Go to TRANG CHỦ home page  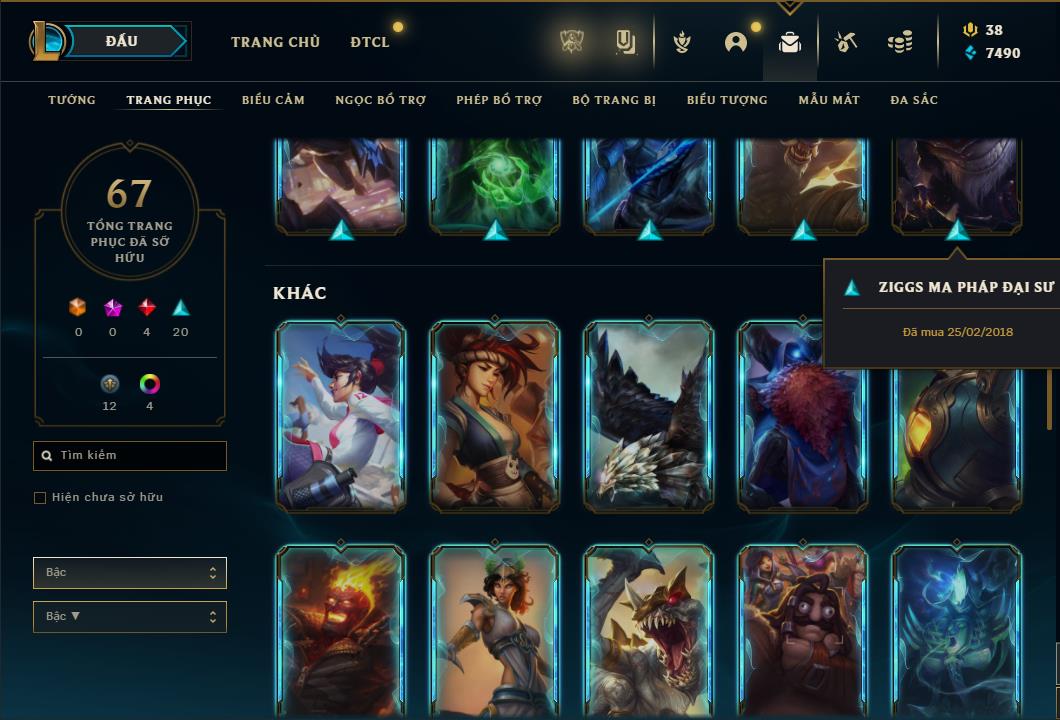pos(275,42)
